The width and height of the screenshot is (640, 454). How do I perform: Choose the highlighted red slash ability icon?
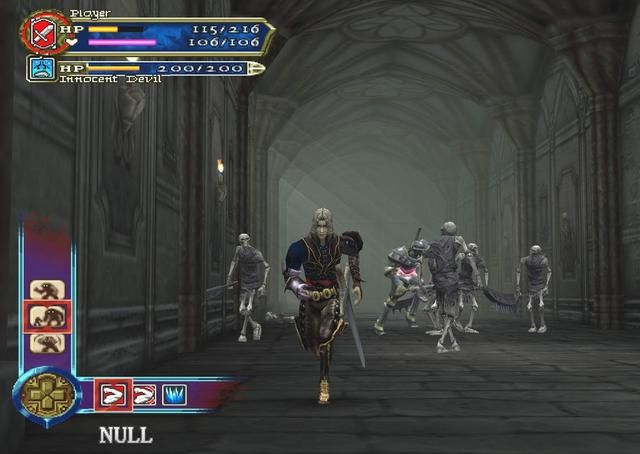[x=112, y=395]
